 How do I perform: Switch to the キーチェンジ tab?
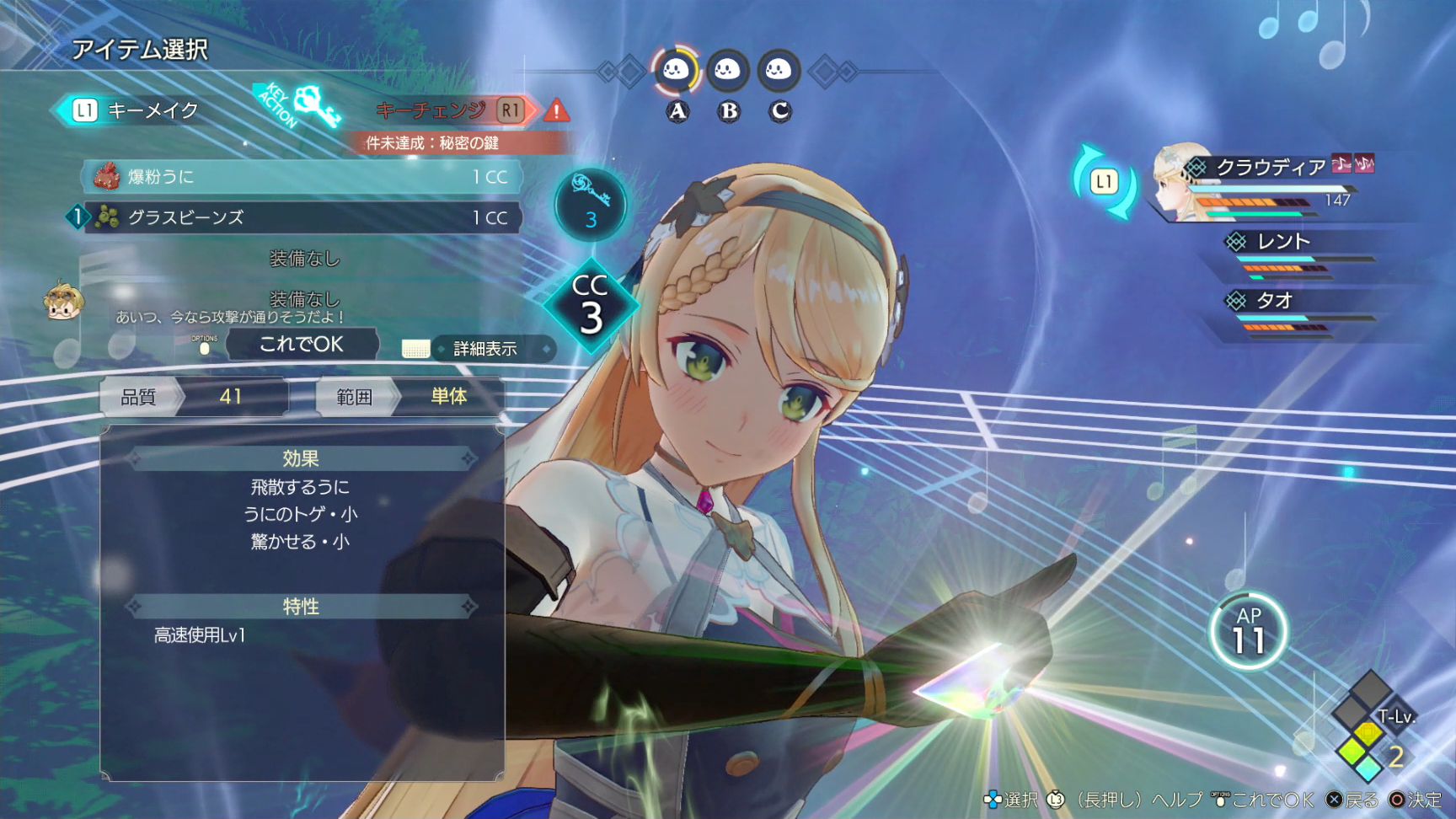click(x=431, y=110)
